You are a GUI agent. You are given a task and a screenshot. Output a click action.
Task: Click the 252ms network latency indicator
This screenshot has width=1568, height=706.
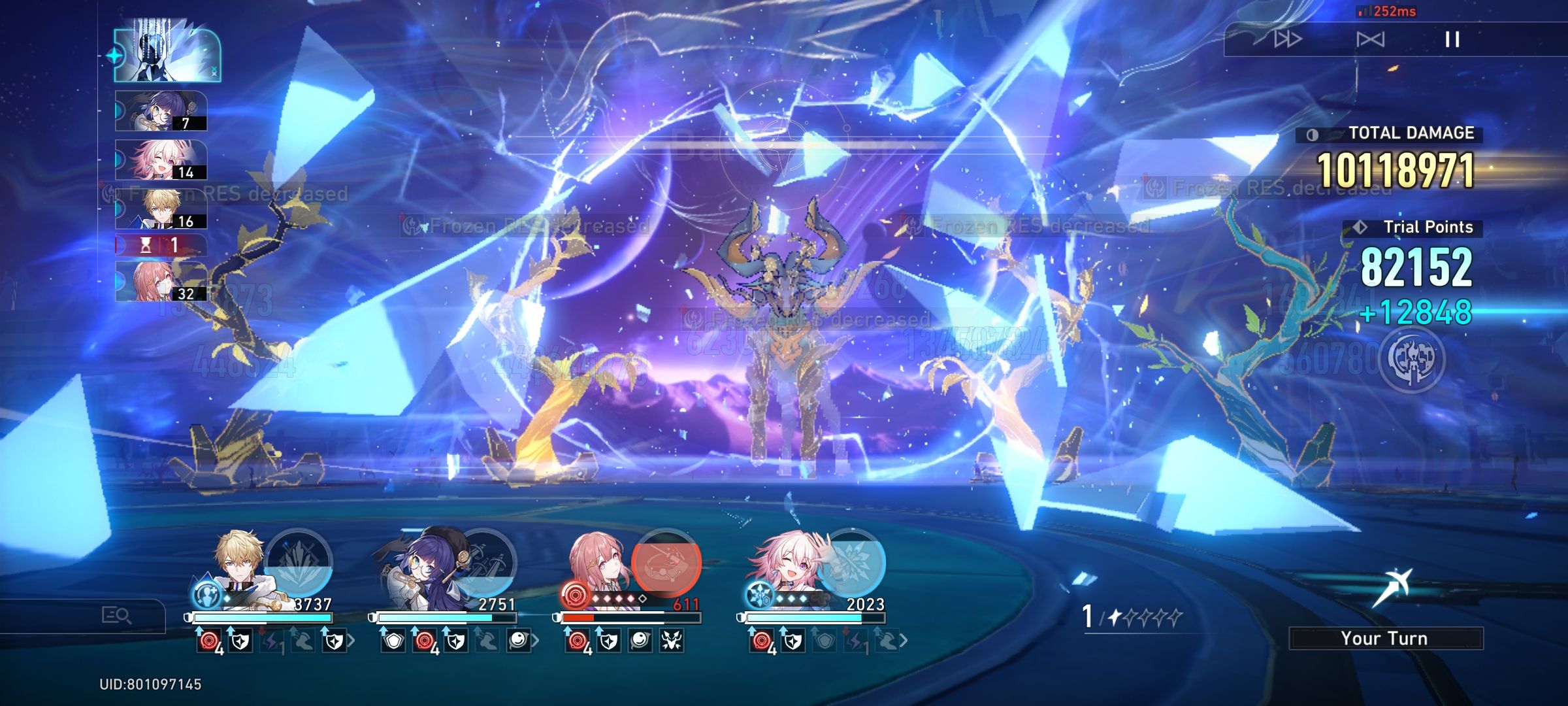click(1387, 12)
